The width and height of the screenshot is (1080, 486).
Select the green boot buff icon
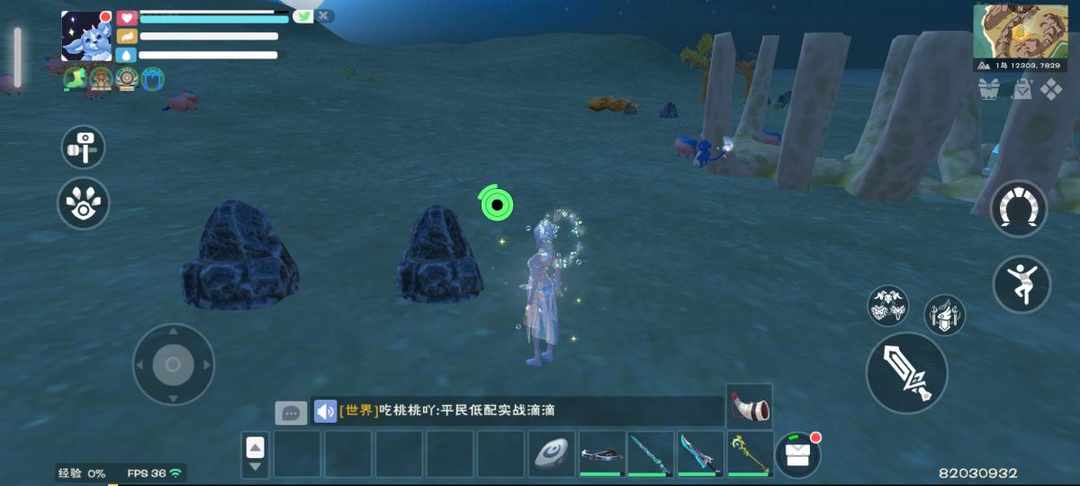click(75, 78)
